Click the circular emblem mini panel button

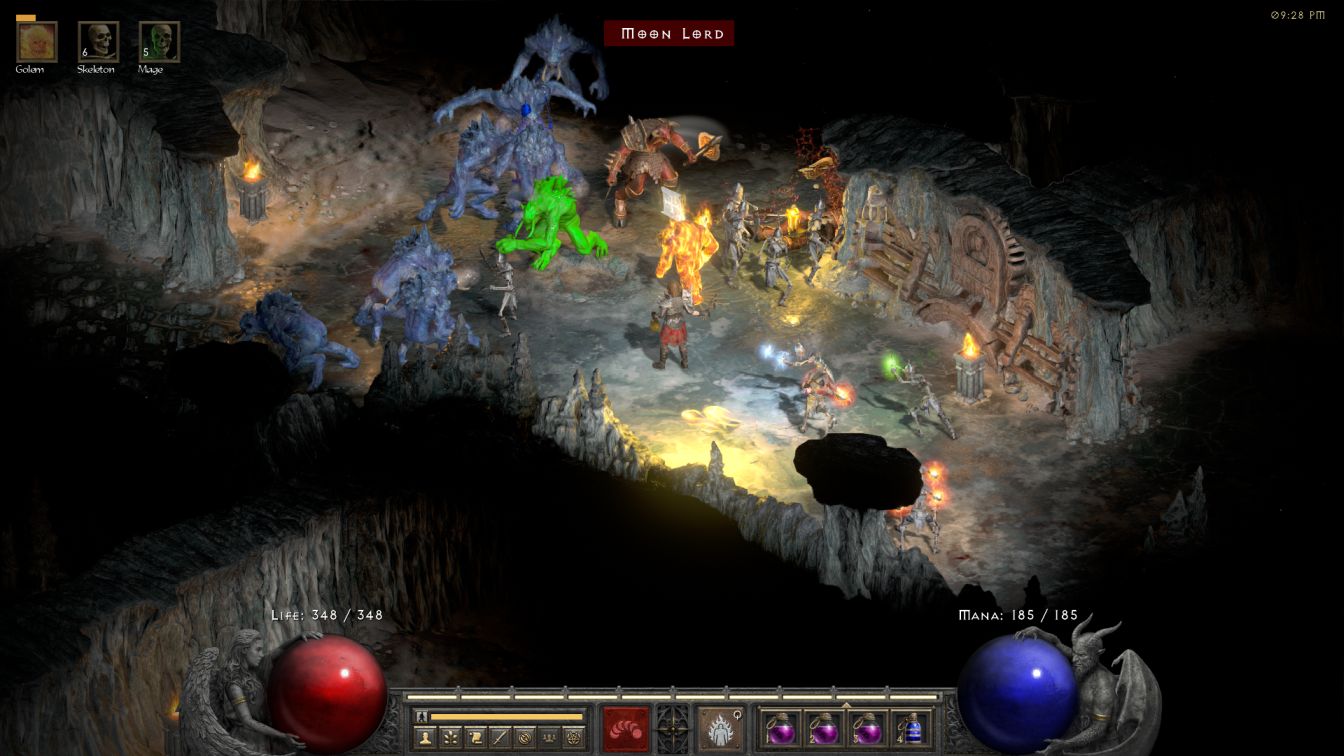coord(525,737)
